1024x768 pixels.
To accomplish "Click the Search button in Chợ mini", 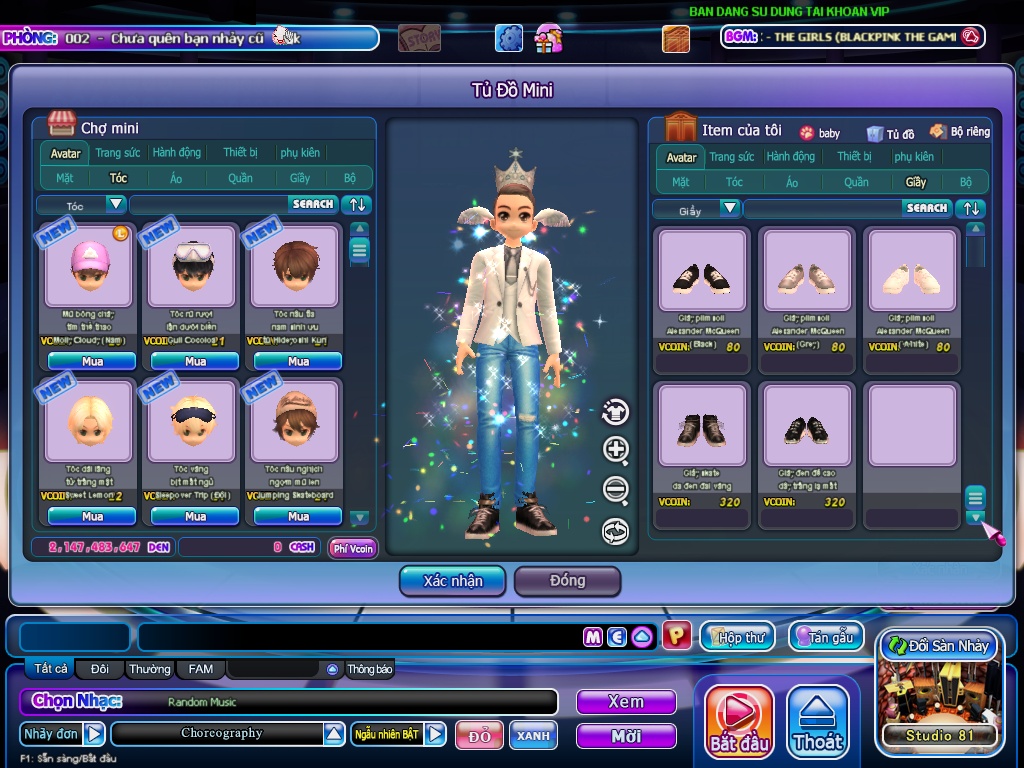I will (313, 204).
